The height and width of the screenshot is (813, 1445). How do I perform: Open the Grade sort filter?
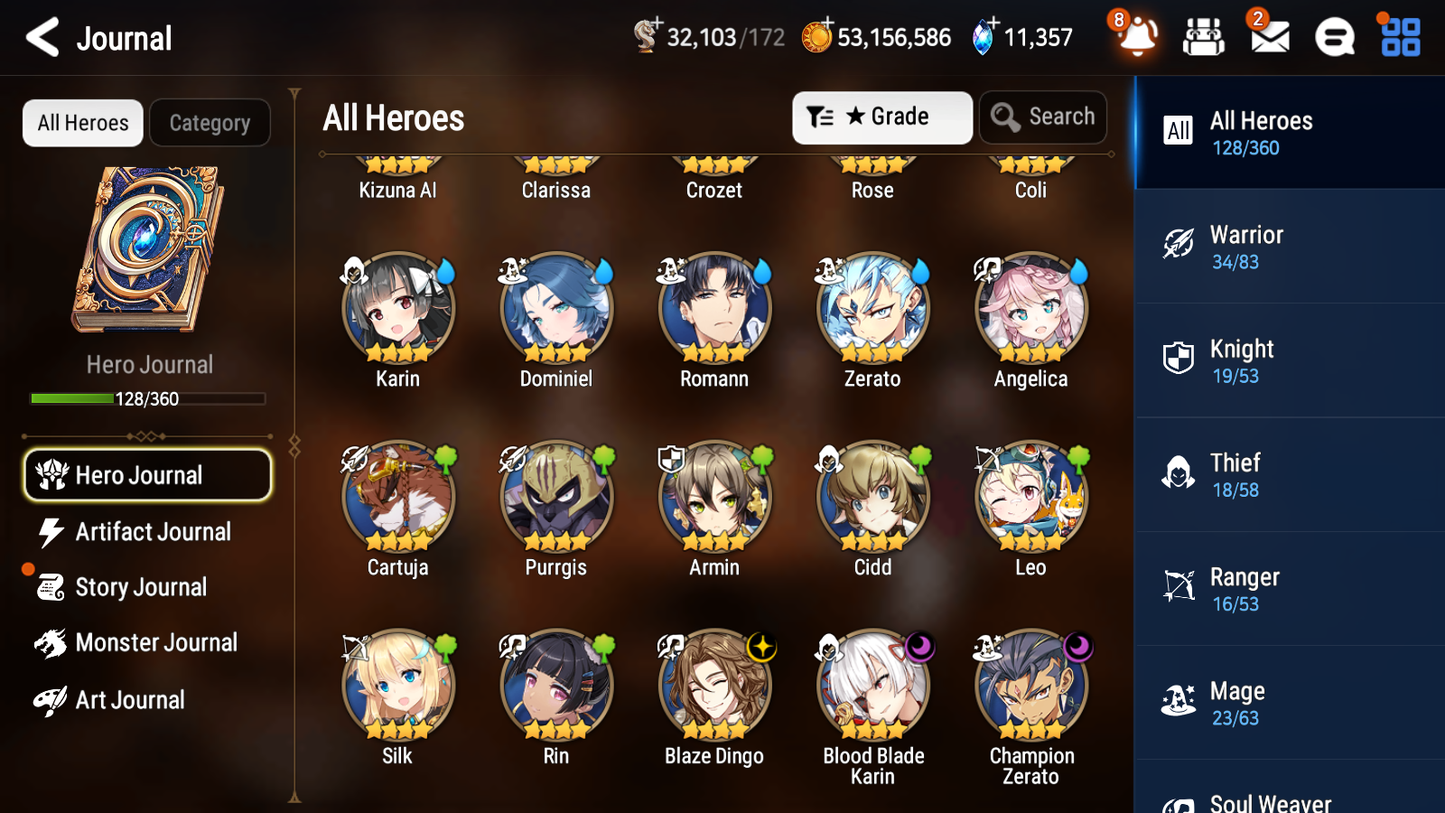click(882, 117)
